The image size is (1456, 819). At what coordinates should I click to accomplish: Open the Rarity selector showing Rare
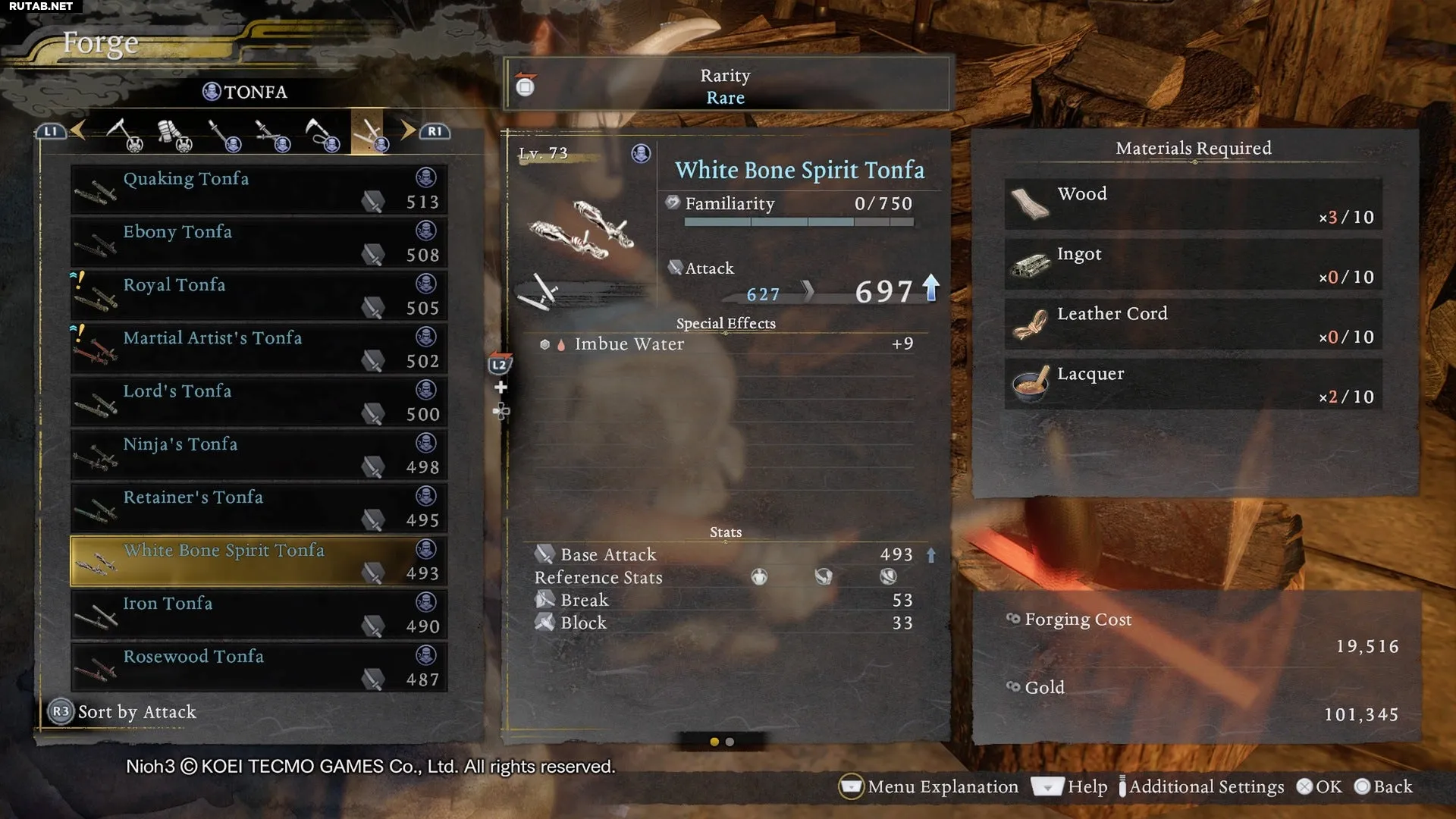pos(726,86)
